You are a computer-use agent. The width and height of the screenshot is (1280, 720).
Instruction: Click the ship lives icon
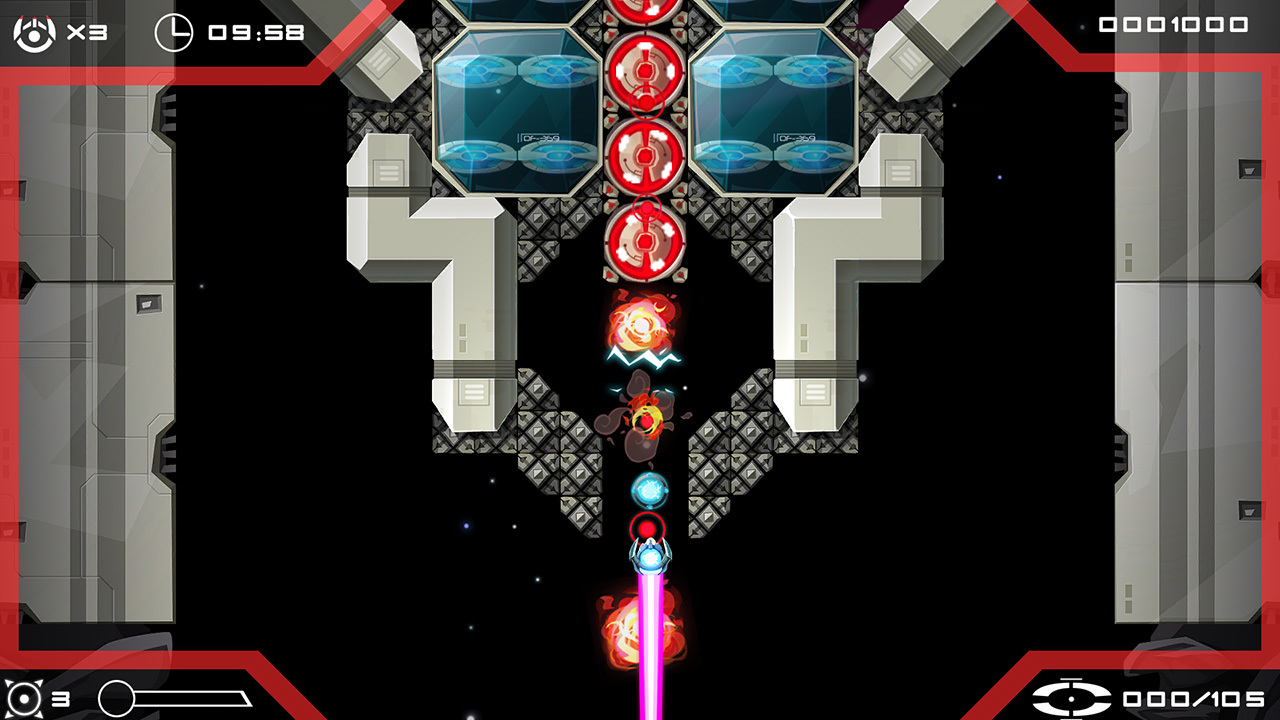(x=34, y=32)
